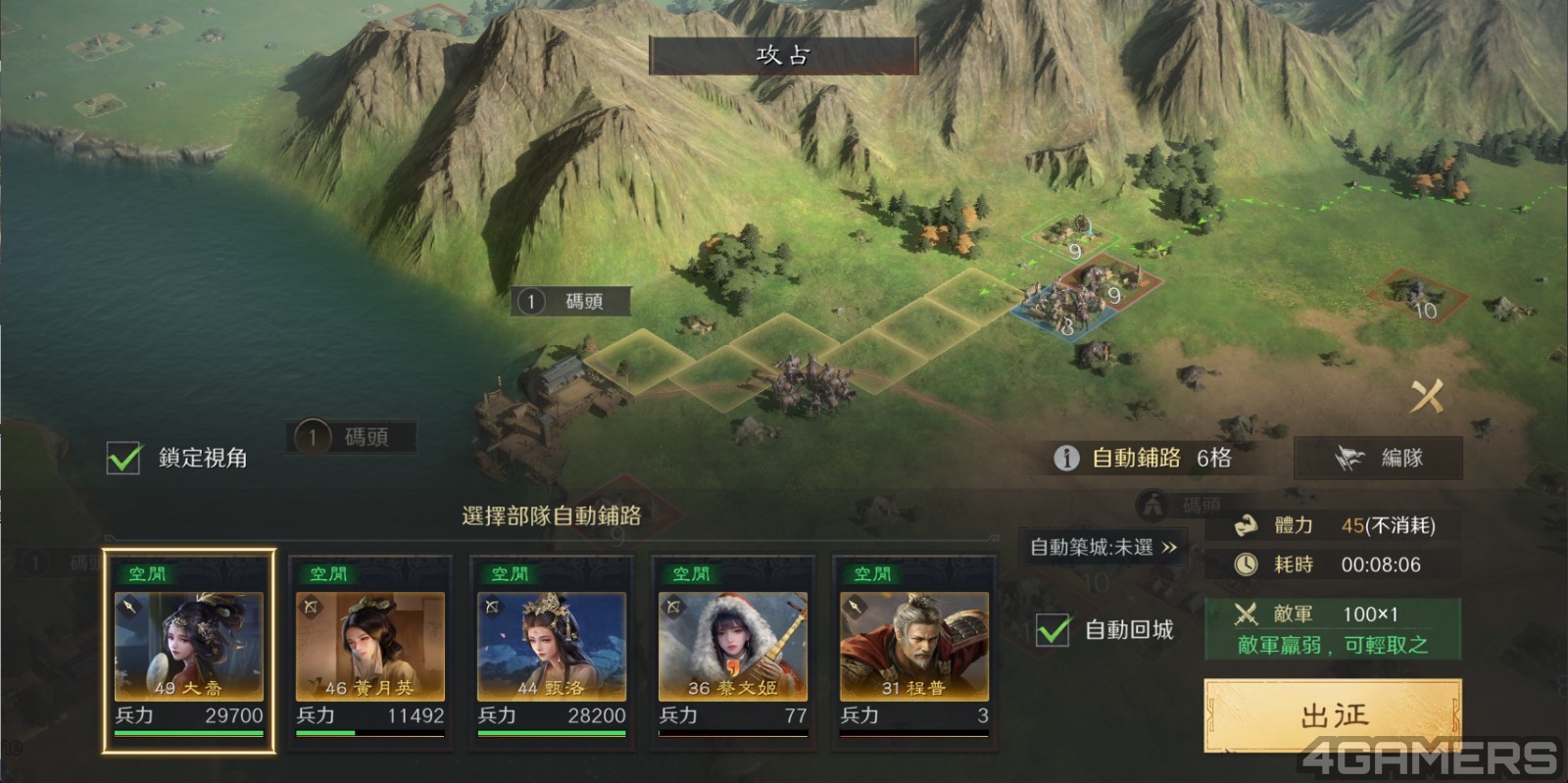Toggle the 鎖定視角 checkbox
1568x783 pixels.
click(124, 458)
